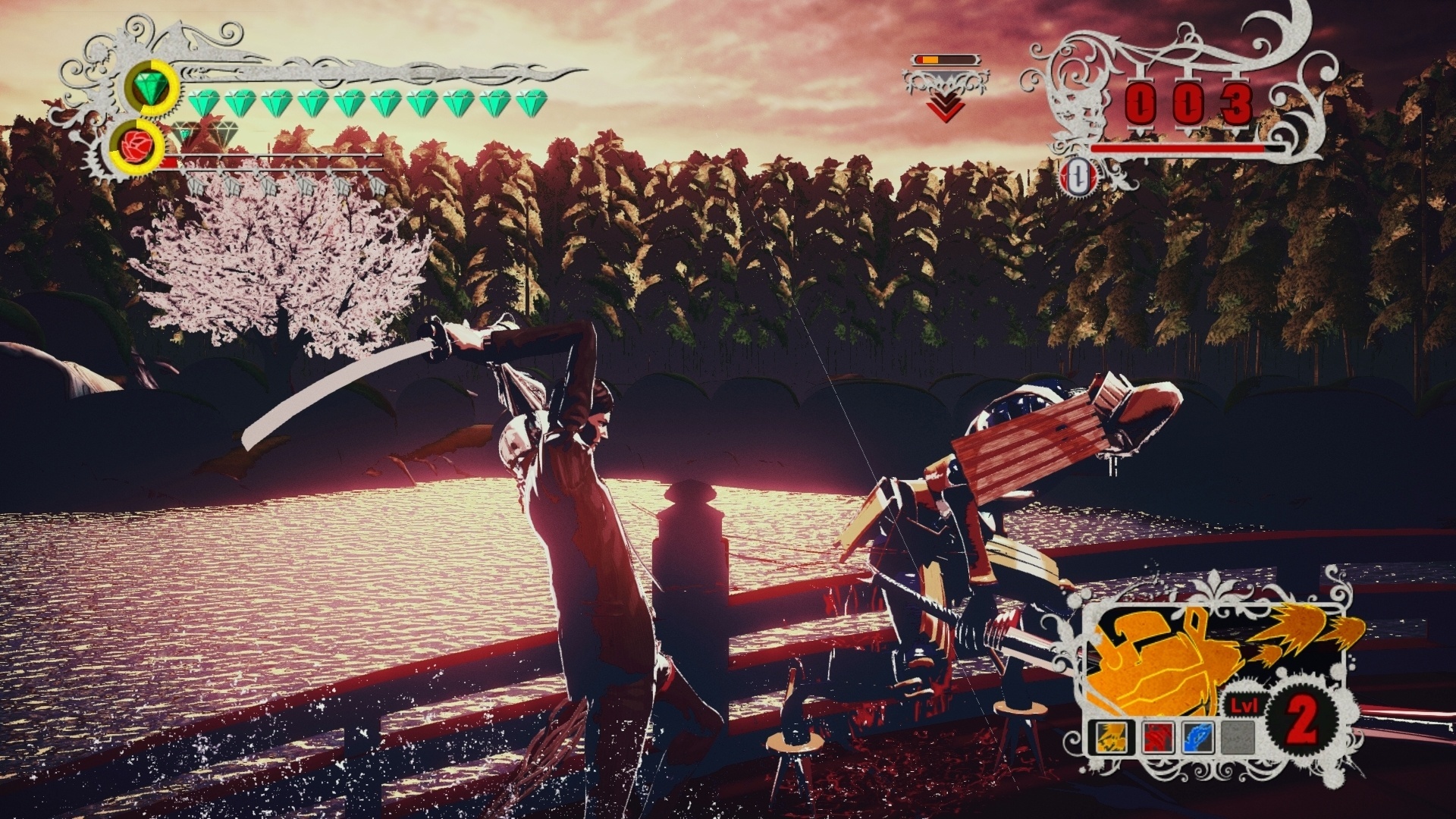
Task: Select the coin emblem under the score counter
Action: pyautogui.click(x=1078, y=176)
